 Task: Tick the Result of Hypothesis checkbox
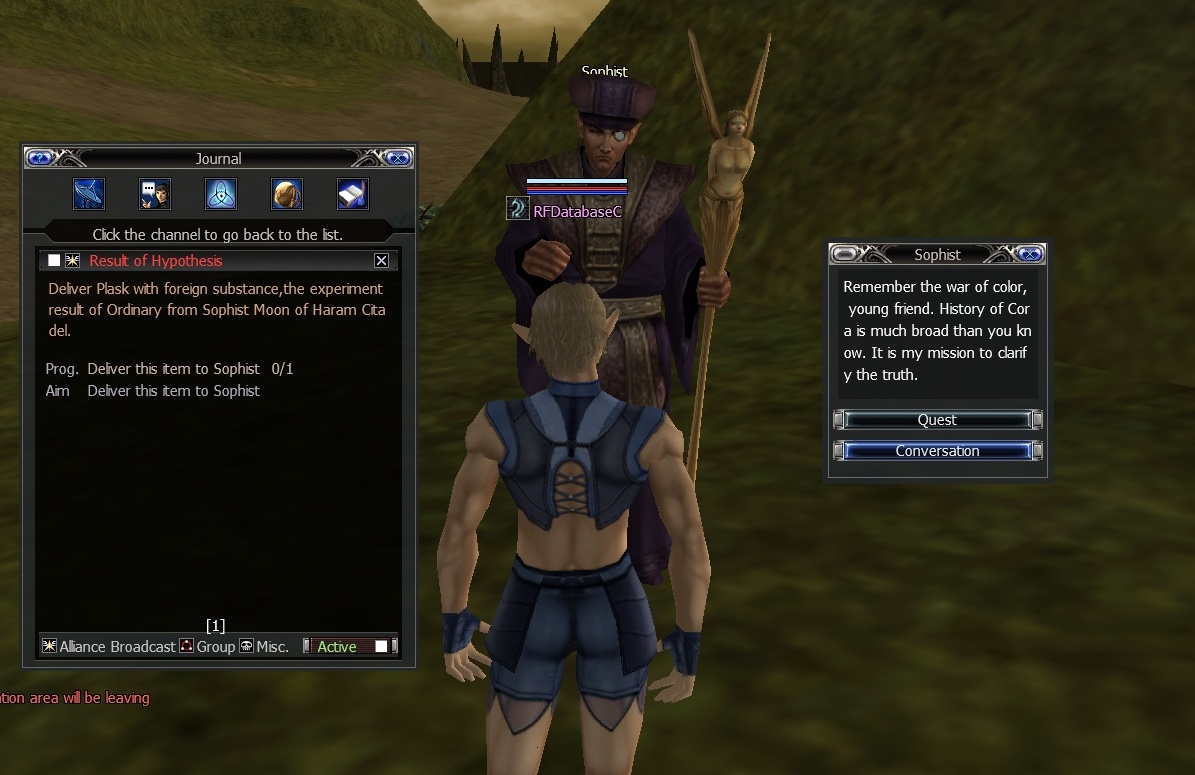(54, 261)
